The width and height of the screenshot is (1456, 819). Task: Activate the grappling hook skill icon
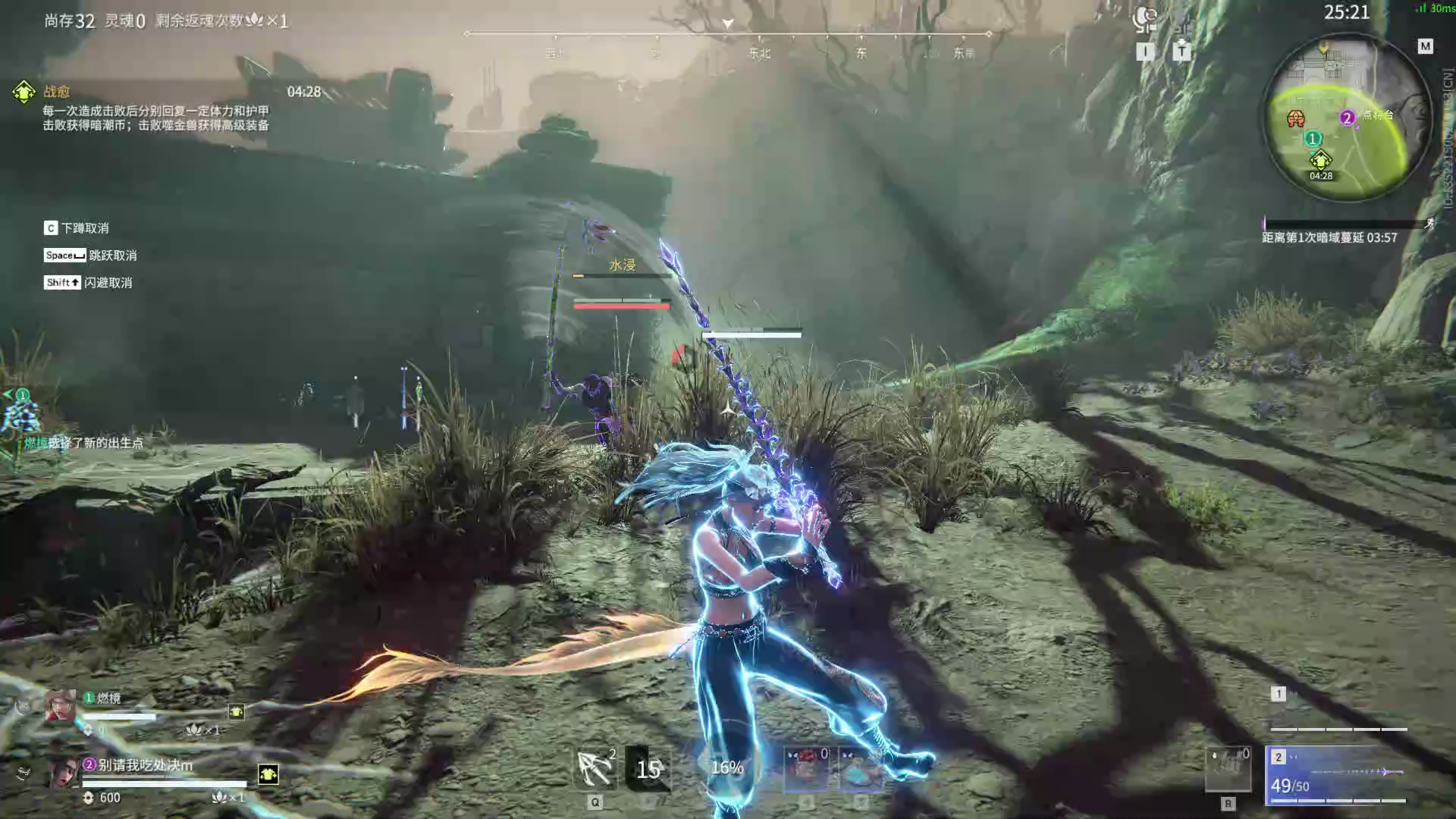[595, 767]
